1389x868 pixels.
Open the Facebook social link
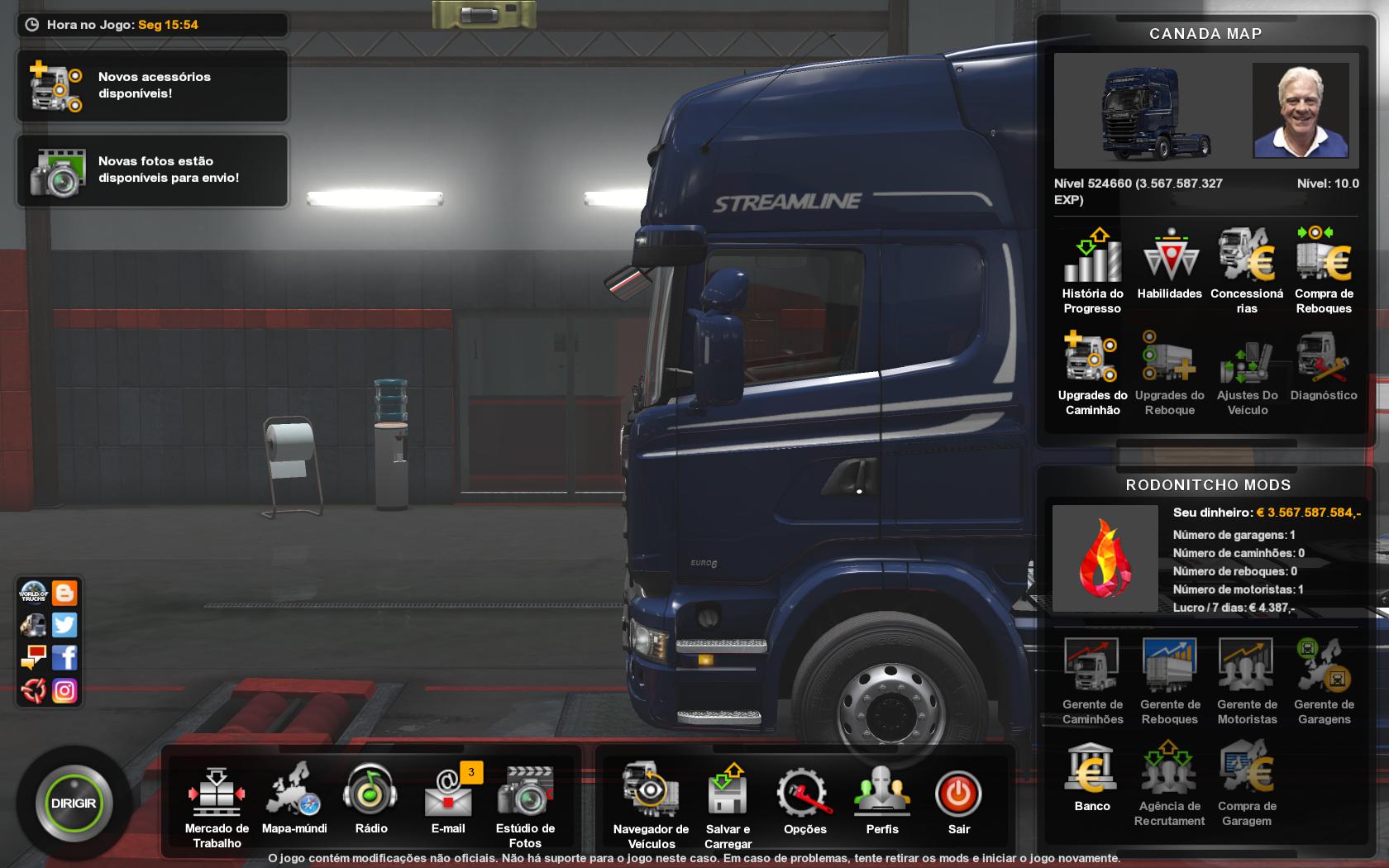64,658
